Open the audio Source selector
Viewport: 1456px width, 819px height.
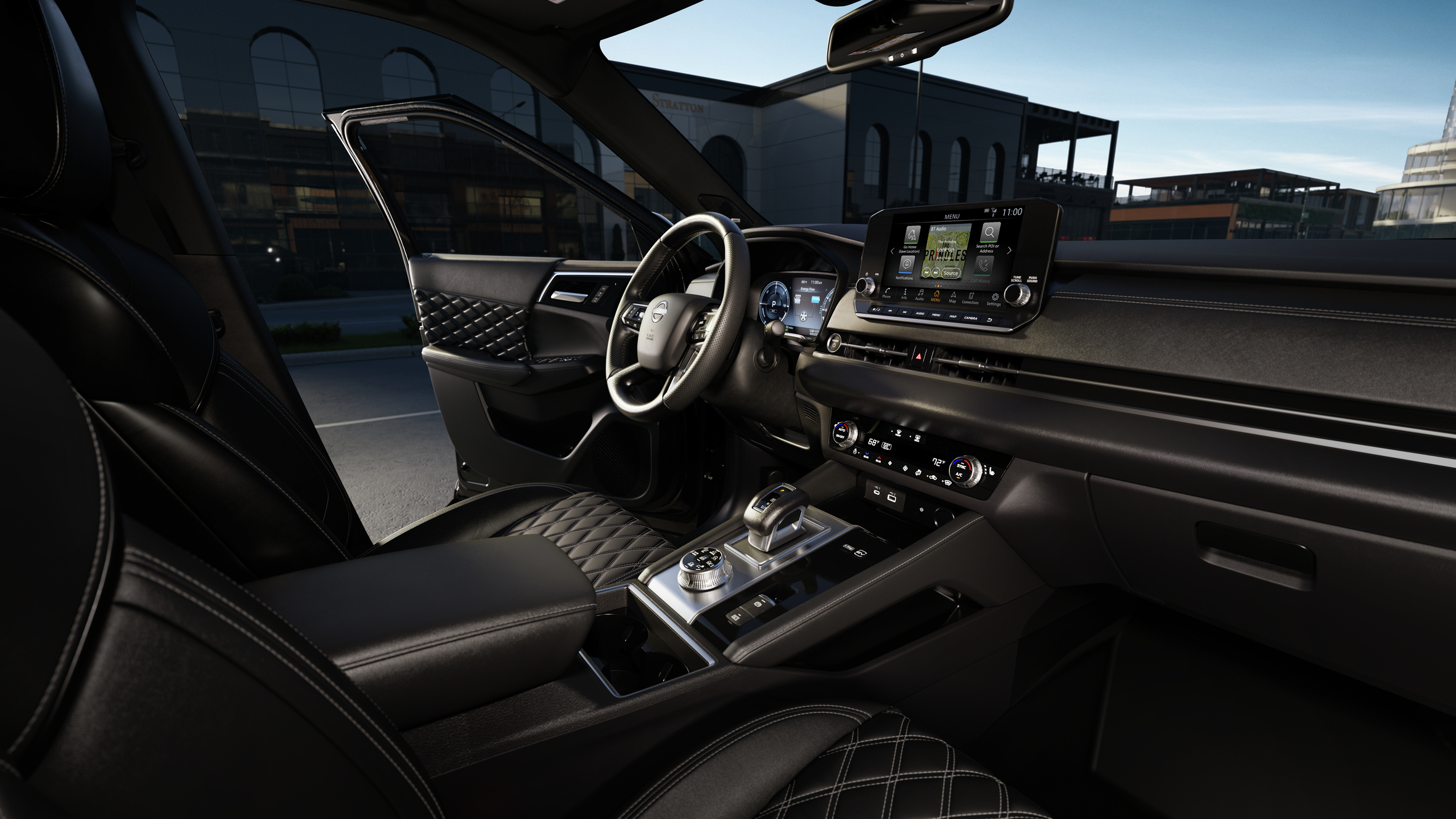951,273
